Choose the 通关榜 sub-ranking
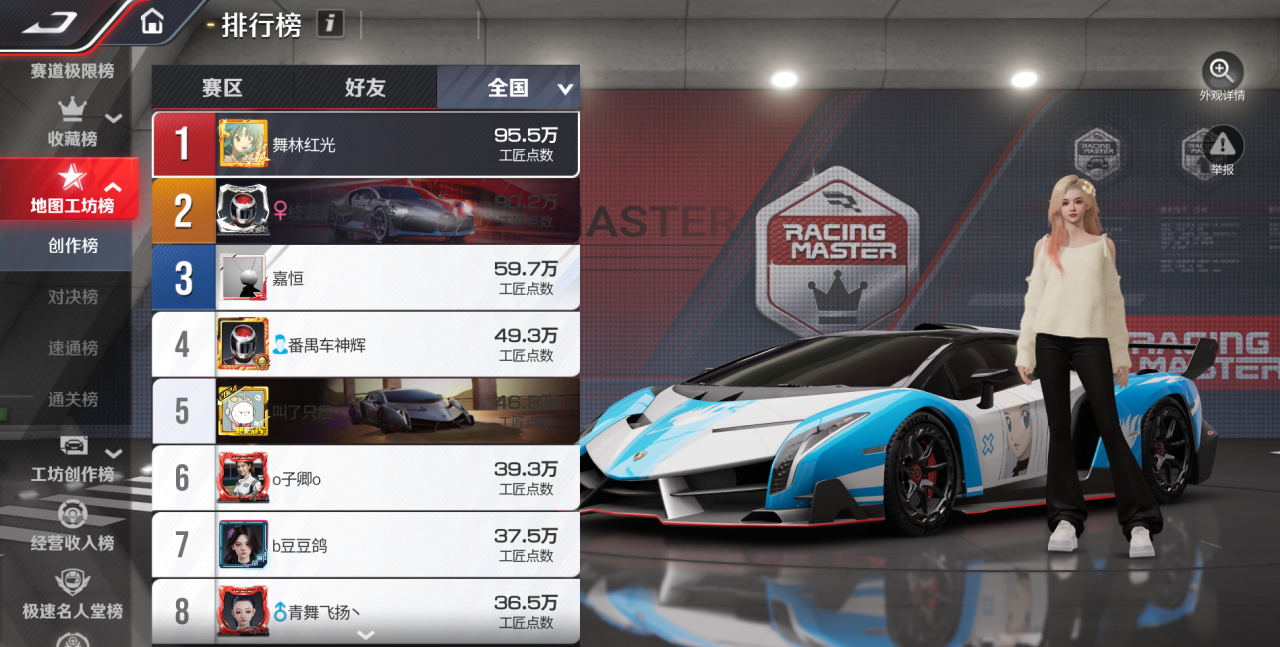 pos(72,399)
